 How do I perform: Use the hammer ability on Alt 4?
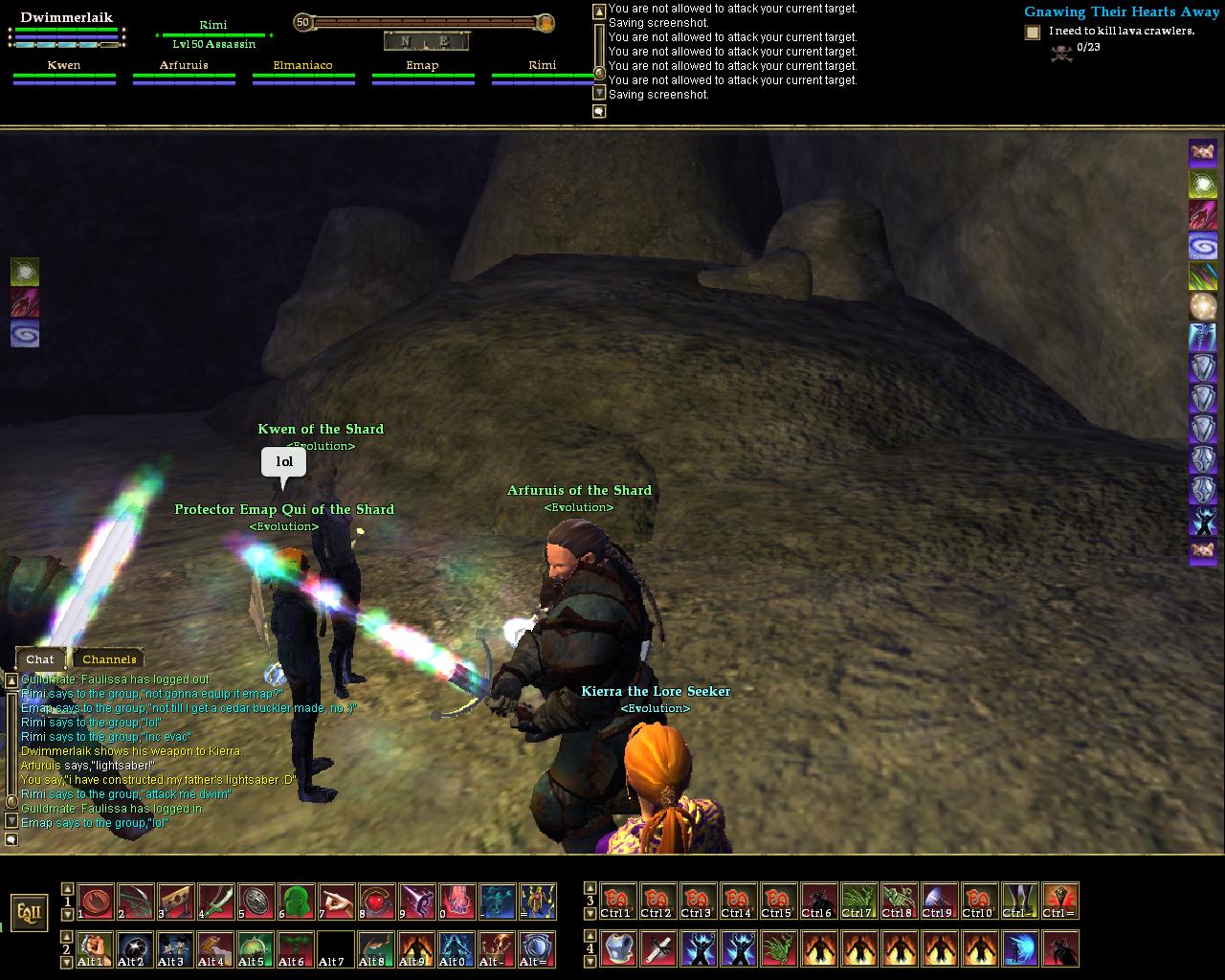point(215,948)
